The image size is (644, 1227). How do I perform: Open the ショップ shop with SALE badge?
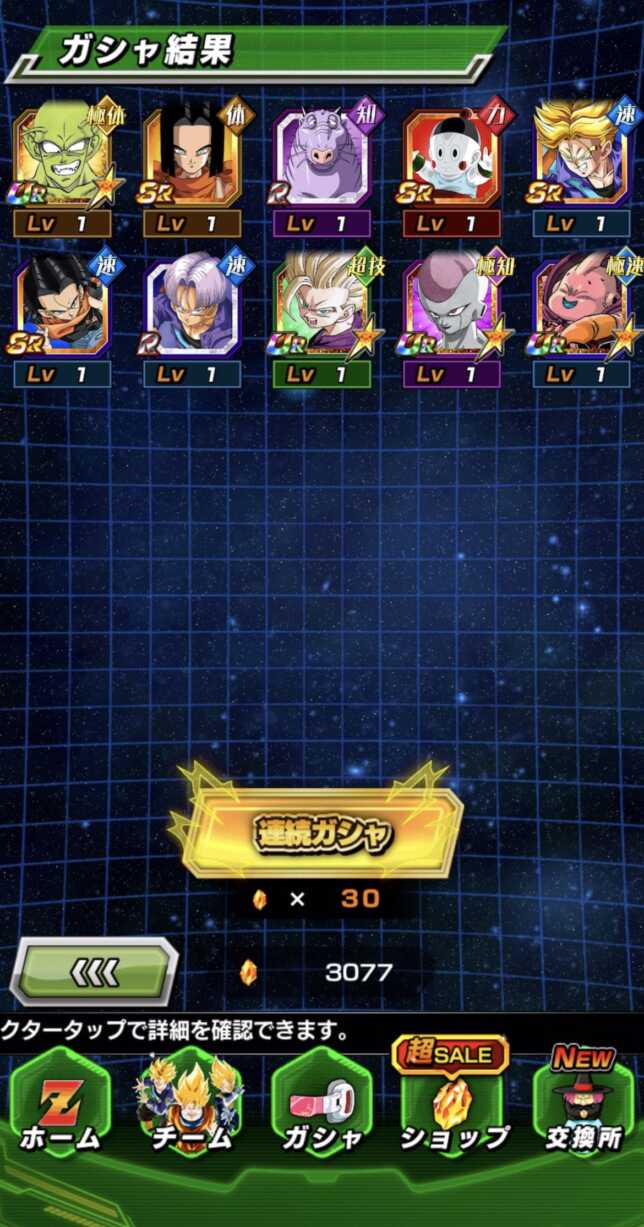453,1107
